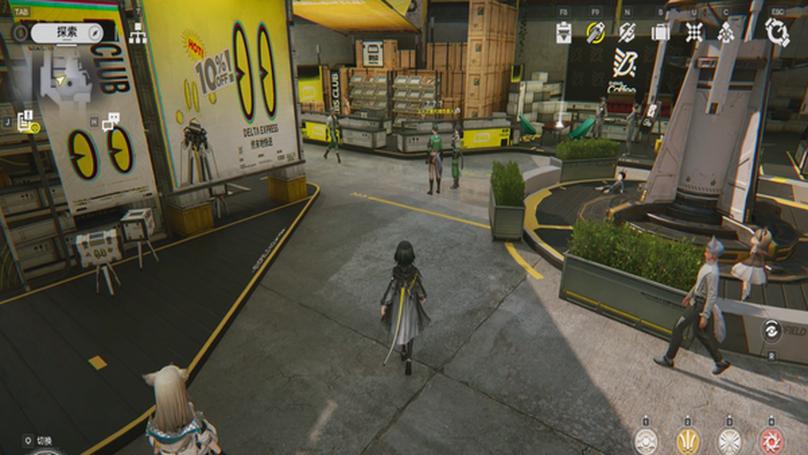Select the white round skill emblem
The image size is (808, 455).
point(646,440)
